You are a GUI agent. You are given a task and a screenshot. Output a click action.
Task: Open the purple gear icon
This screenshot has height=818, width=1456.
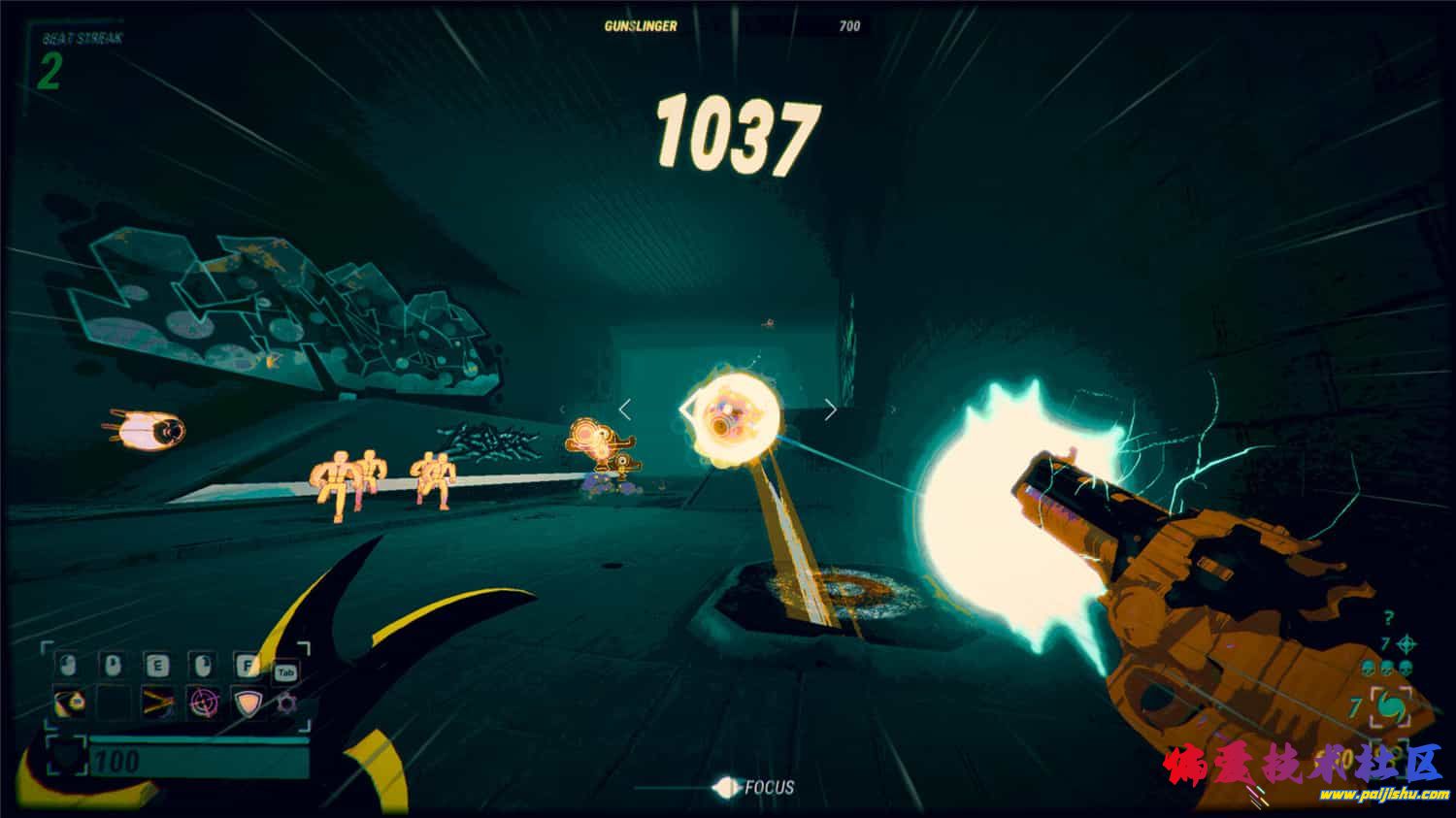286,702
